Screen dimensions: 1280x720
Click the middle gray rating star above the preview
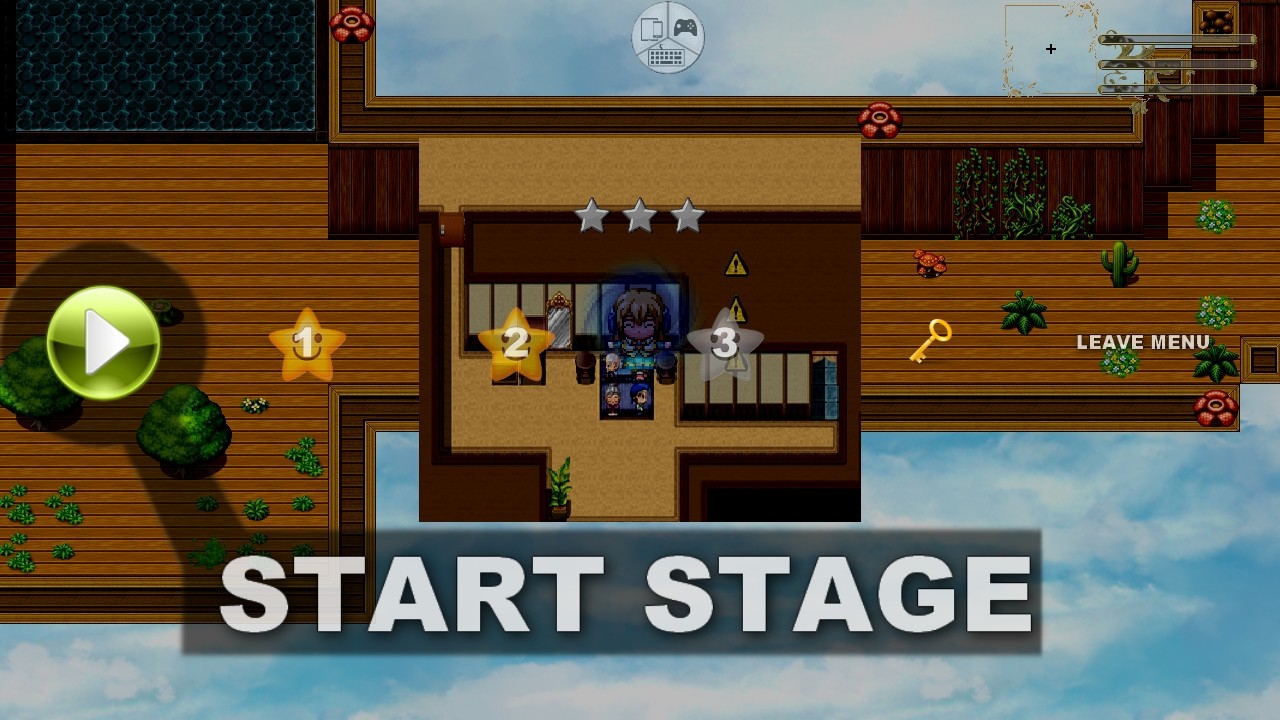pos(638,214)
